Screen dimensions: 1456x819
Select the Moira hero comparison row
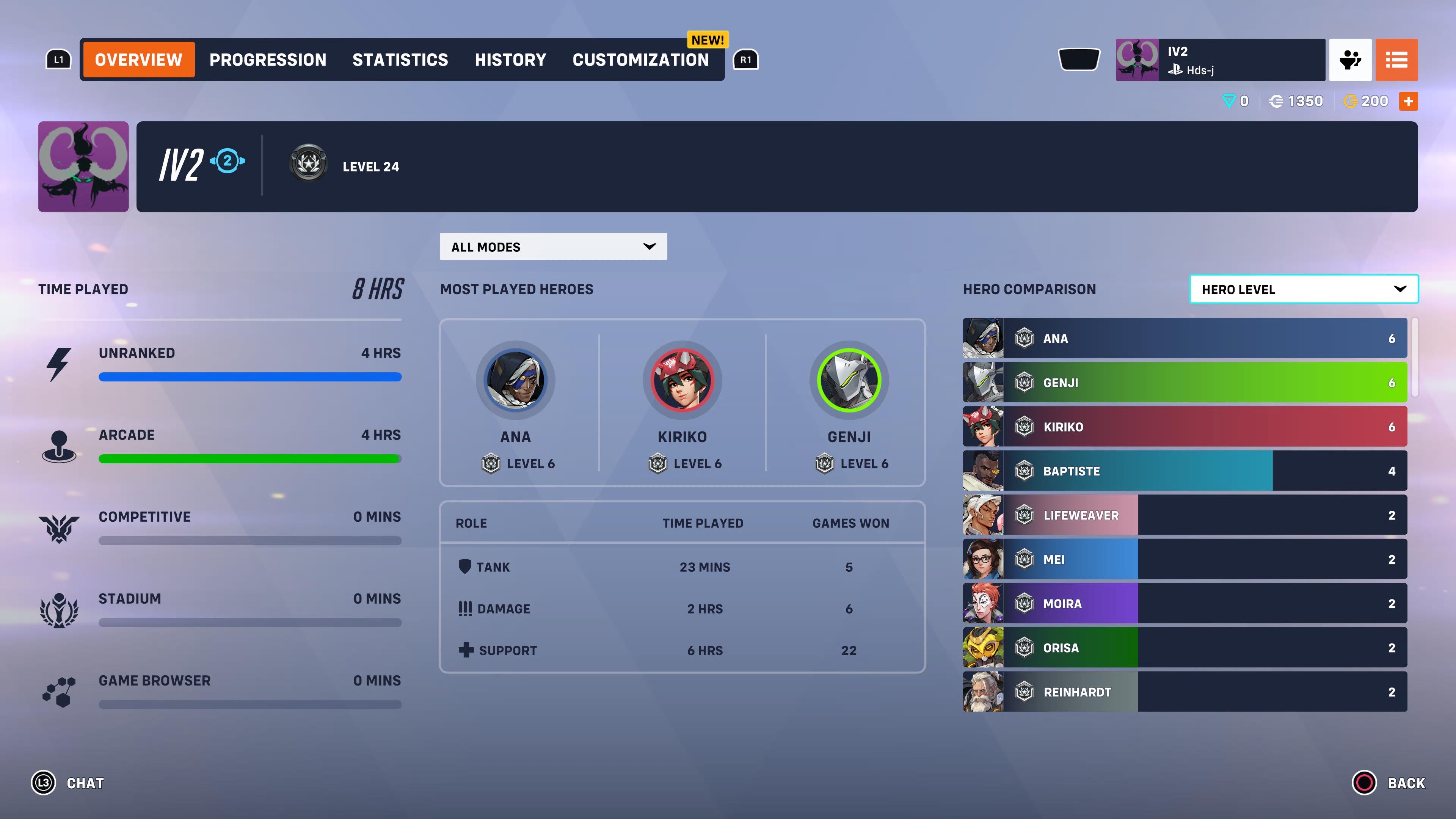point(1185,603)
